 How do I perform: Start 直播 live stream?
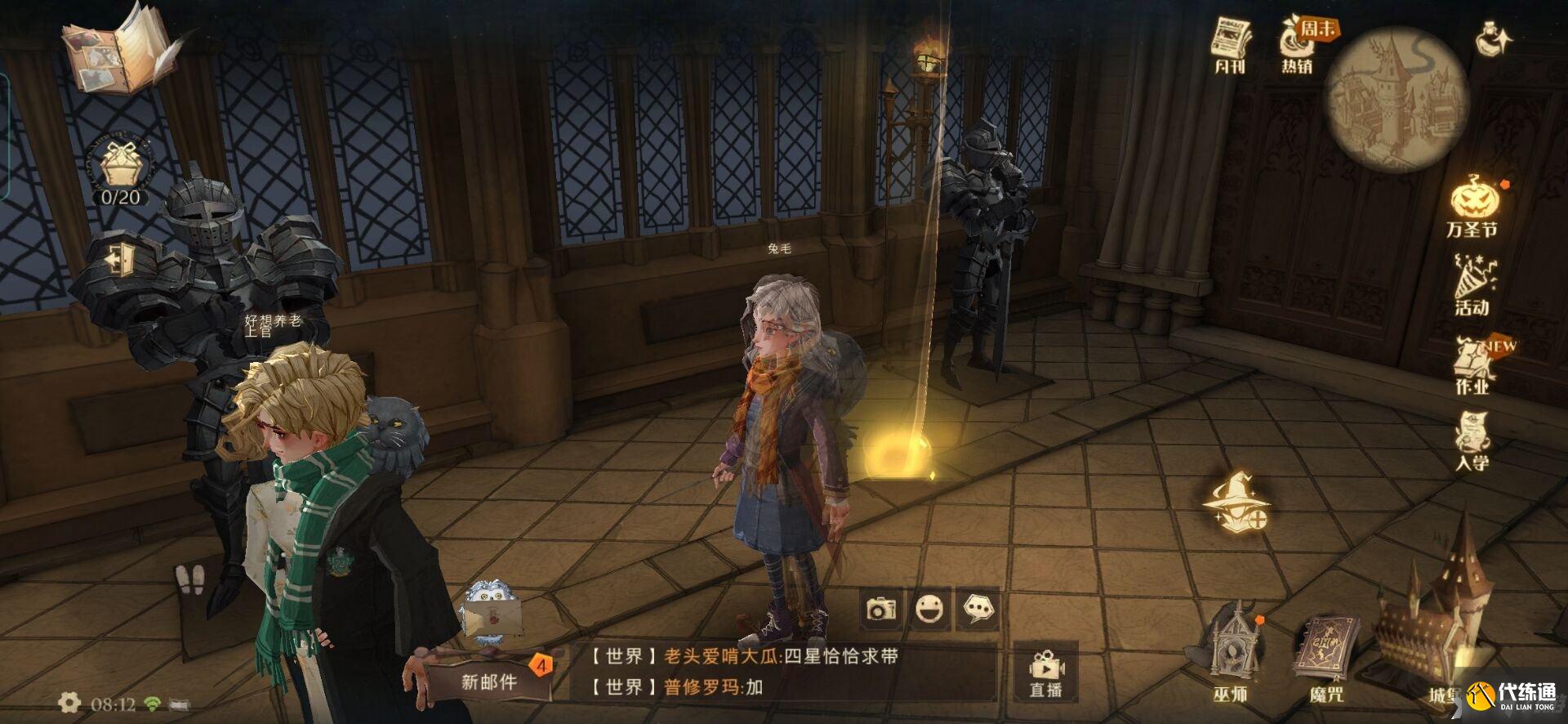pyautogui.click(x=1045, y=673)
